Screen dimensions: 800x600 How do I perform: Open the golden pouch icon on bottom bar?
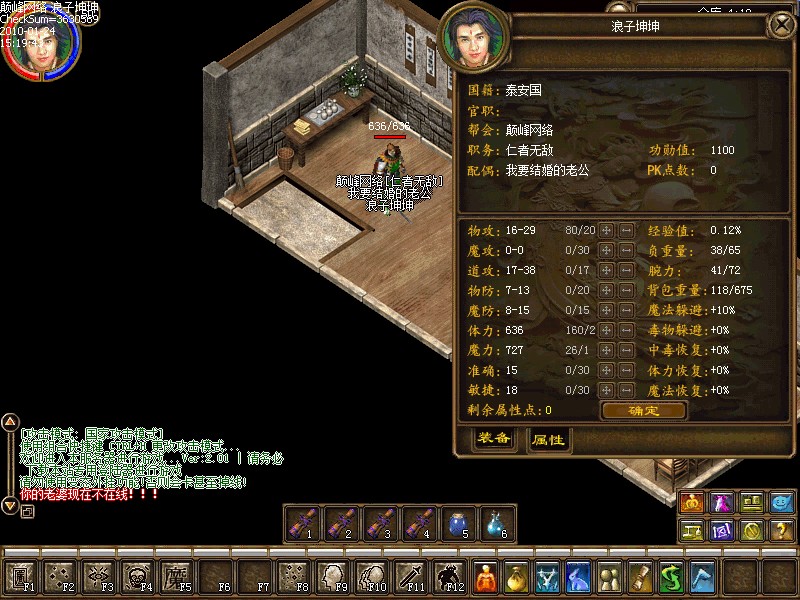pyautogui.click(x=516, y=577)
